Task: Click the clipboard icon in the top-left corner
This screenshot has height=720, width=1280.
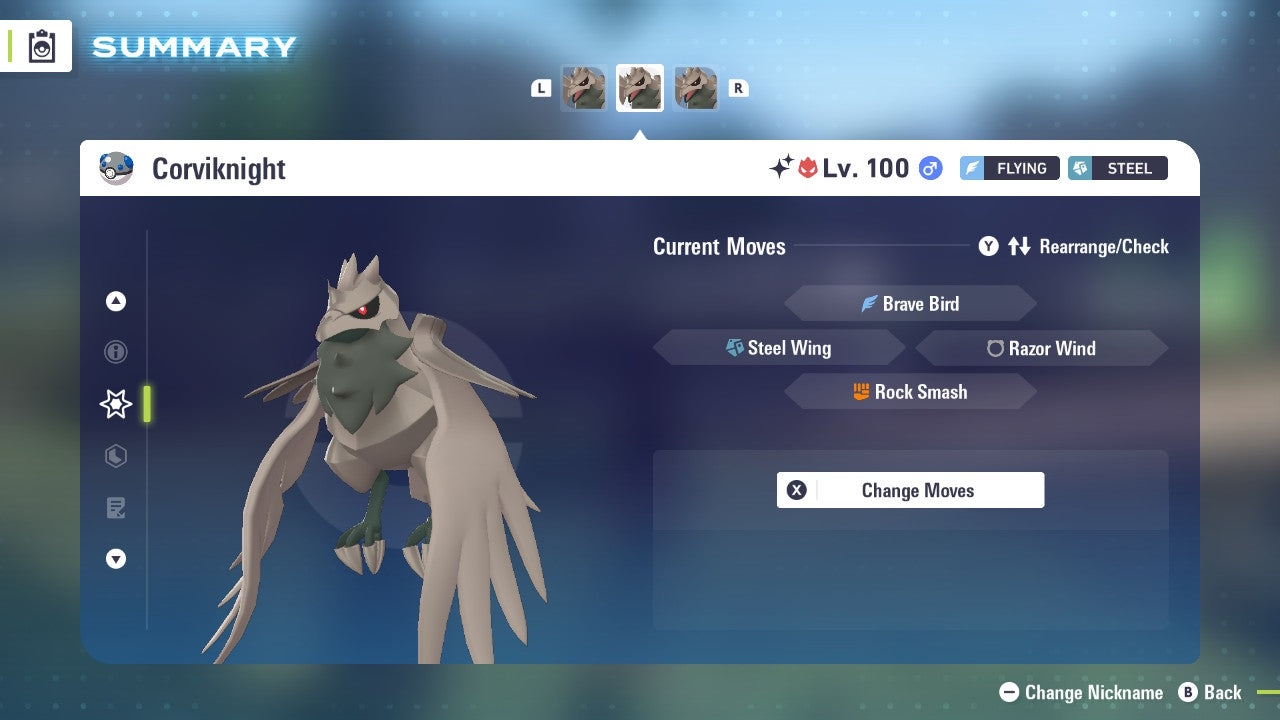Action: (x=42, y=45)
